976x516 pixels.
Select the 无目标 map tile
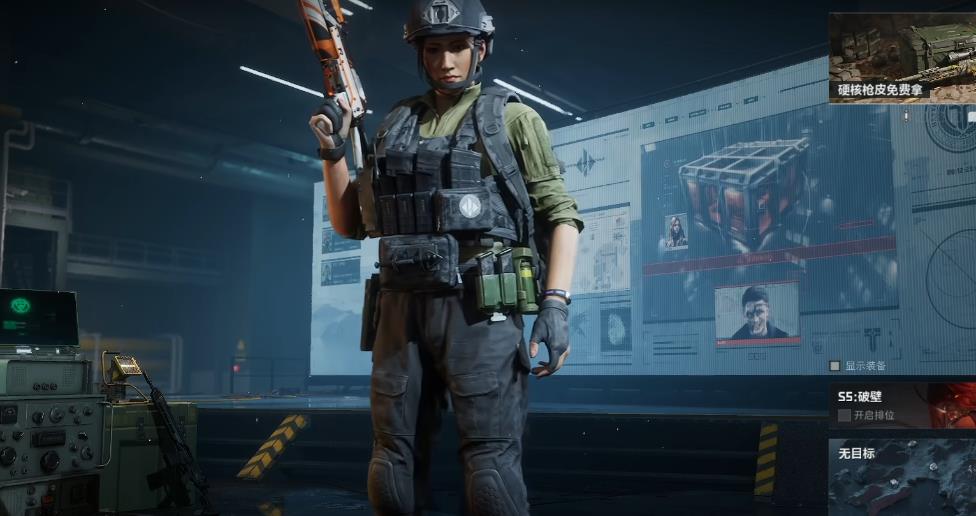point(901,477)
